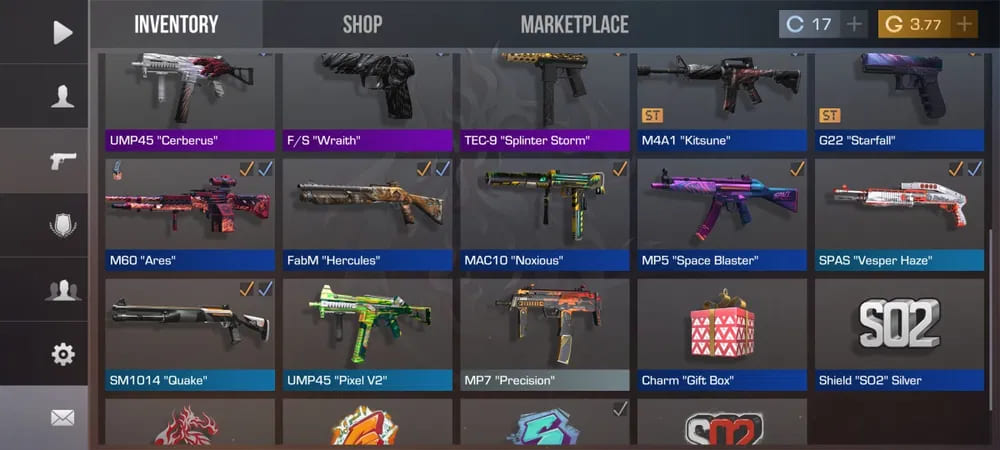This screenshot has height=450, width=1000.
Task: Check the mail envelope icon
Action: tap(62, 418)
